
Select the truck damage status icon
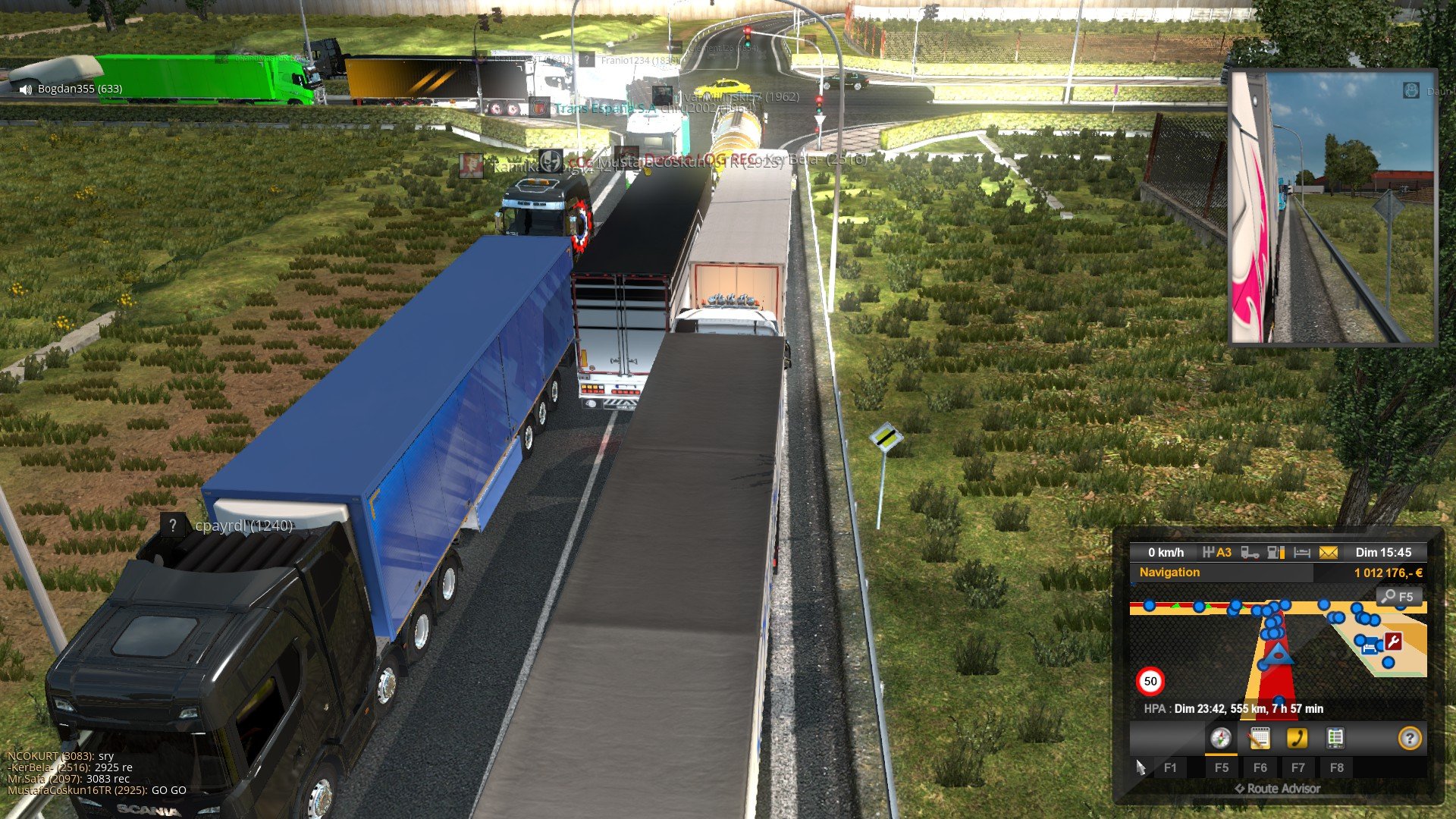click(1250, 553)
